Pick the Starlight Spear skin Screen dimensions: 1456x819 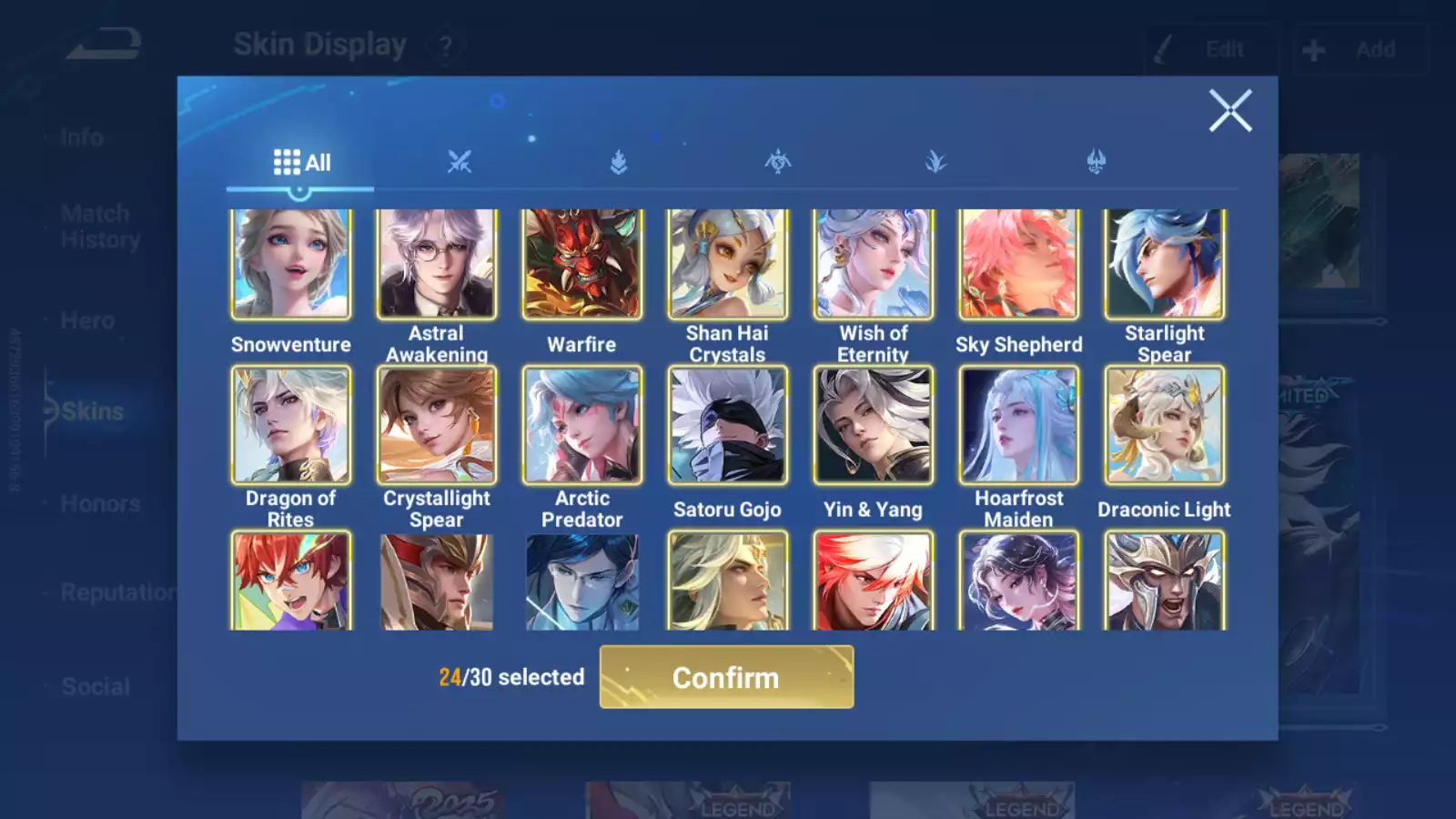[x=1164, y=265]
